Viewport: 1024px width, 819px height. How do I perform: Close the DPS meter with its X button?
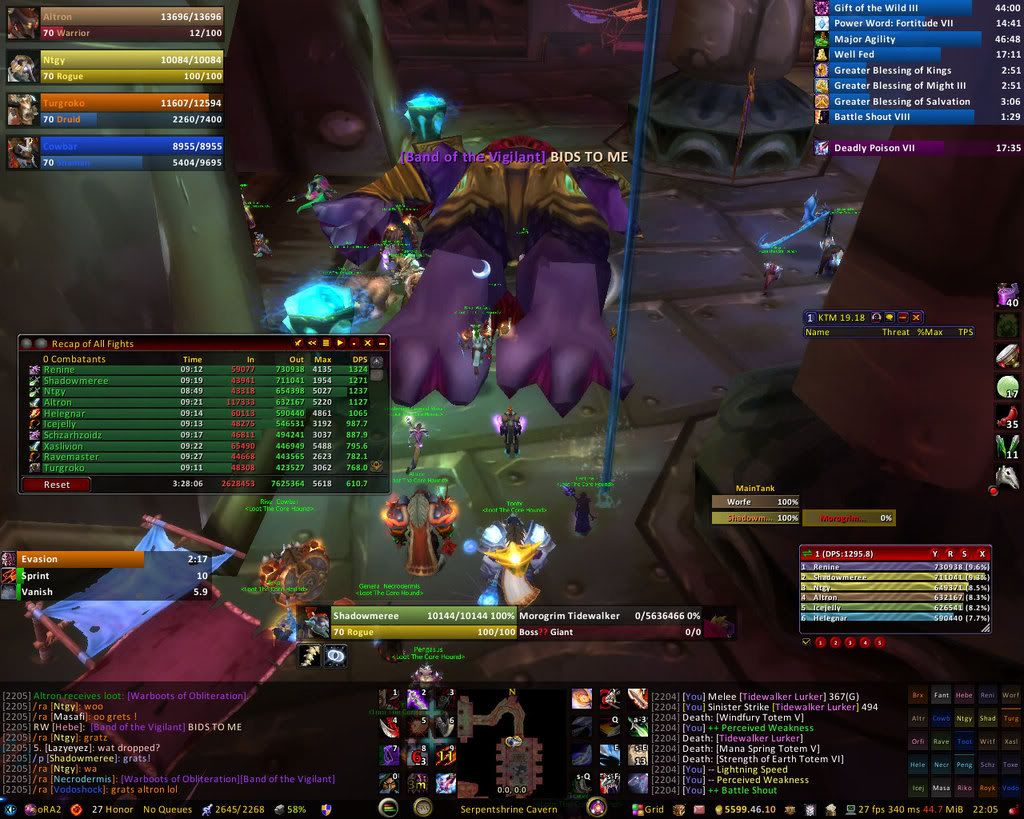[982, 553]
